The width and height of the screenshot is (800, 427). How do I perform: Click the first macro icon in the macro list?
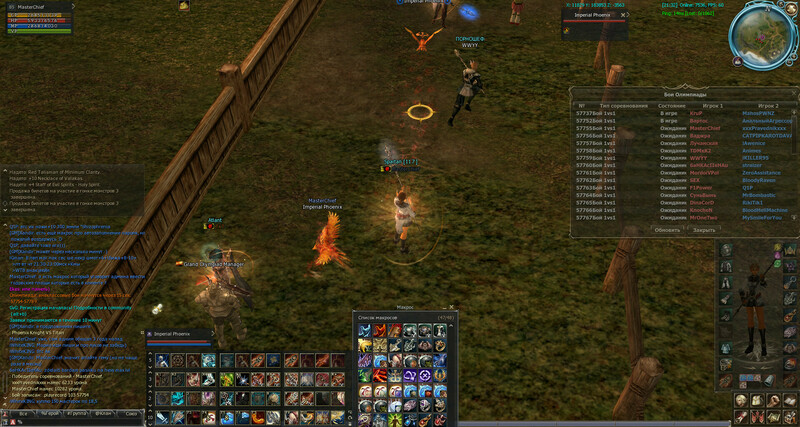pos(365,330)
